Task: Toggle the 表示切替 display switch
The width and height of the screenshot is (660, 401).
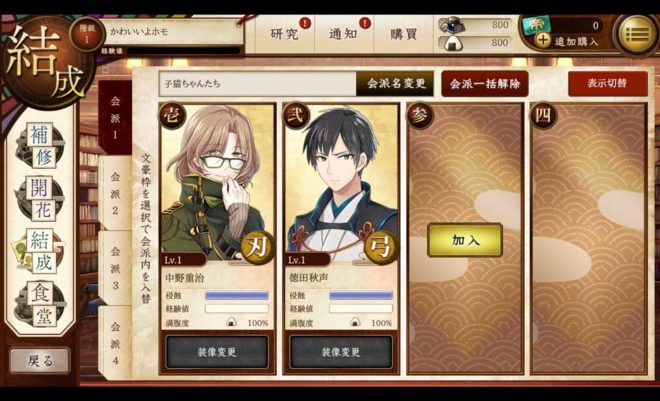Action: click(x=607, y=84)
